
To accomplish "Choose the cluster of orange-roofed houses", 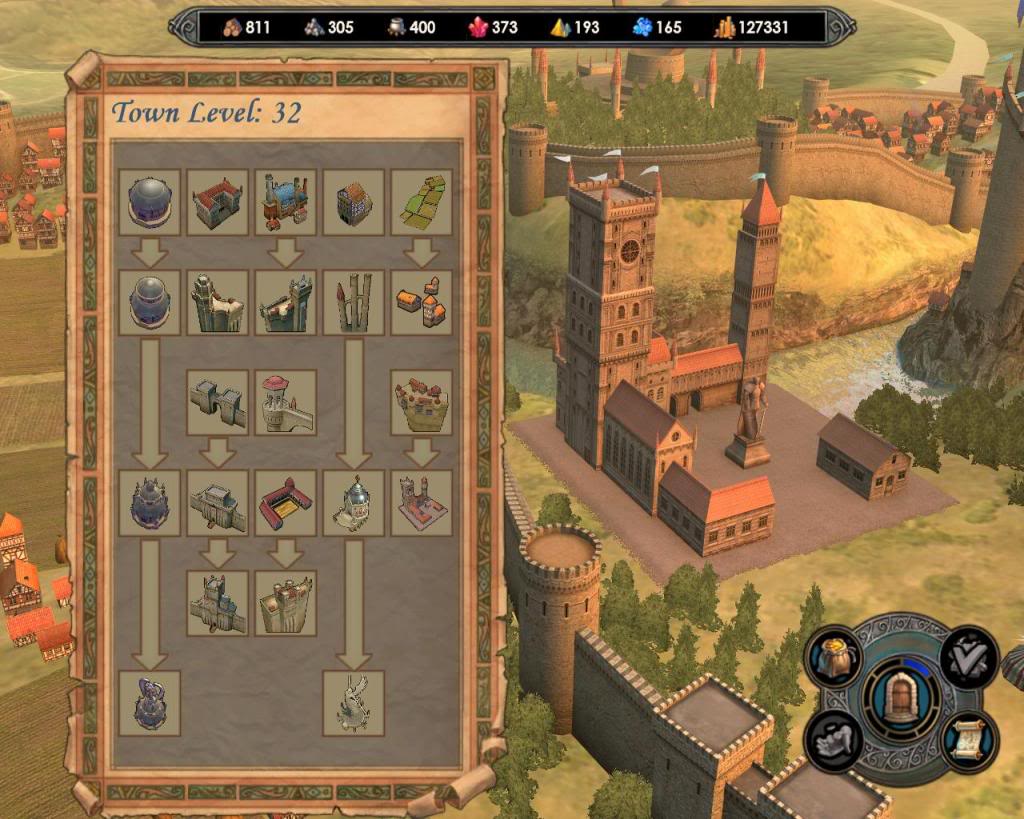I will (420, 302).
